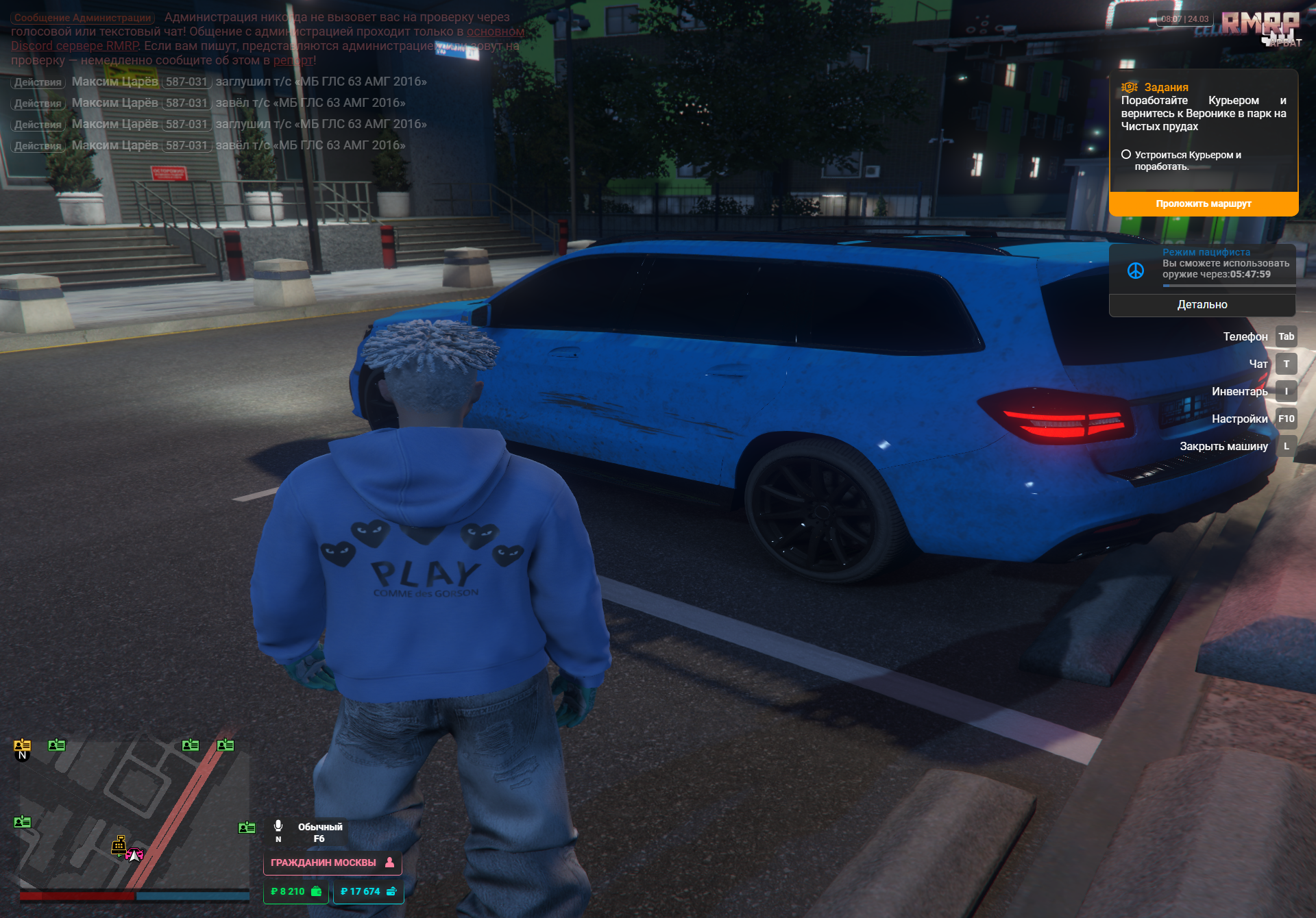Open the "Инвентарь" inventory entry
Screen dimensions: 1316x918
click(x=1239, y=391)
